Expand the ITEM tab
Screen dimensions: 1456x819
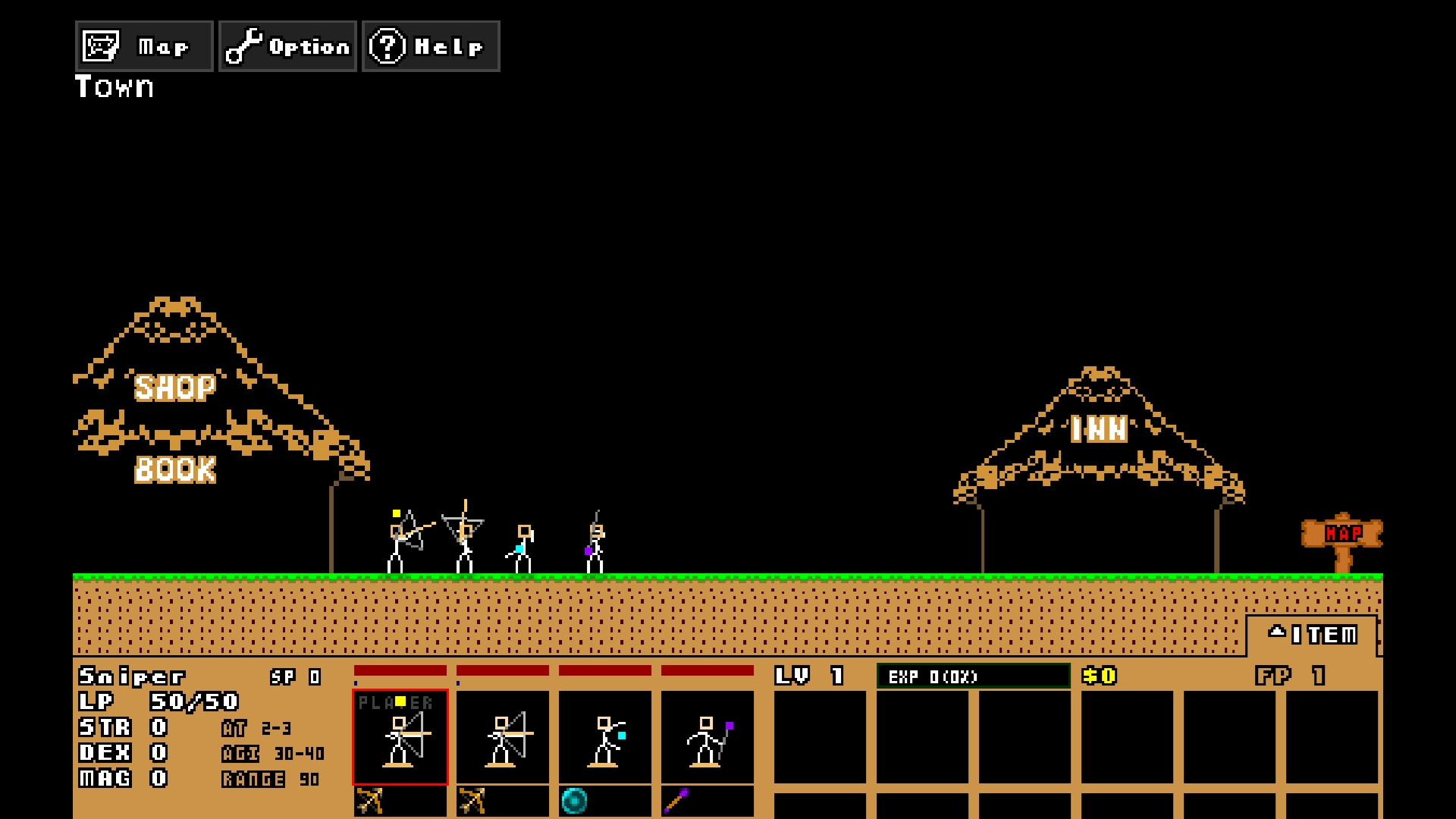point(1313,635)
